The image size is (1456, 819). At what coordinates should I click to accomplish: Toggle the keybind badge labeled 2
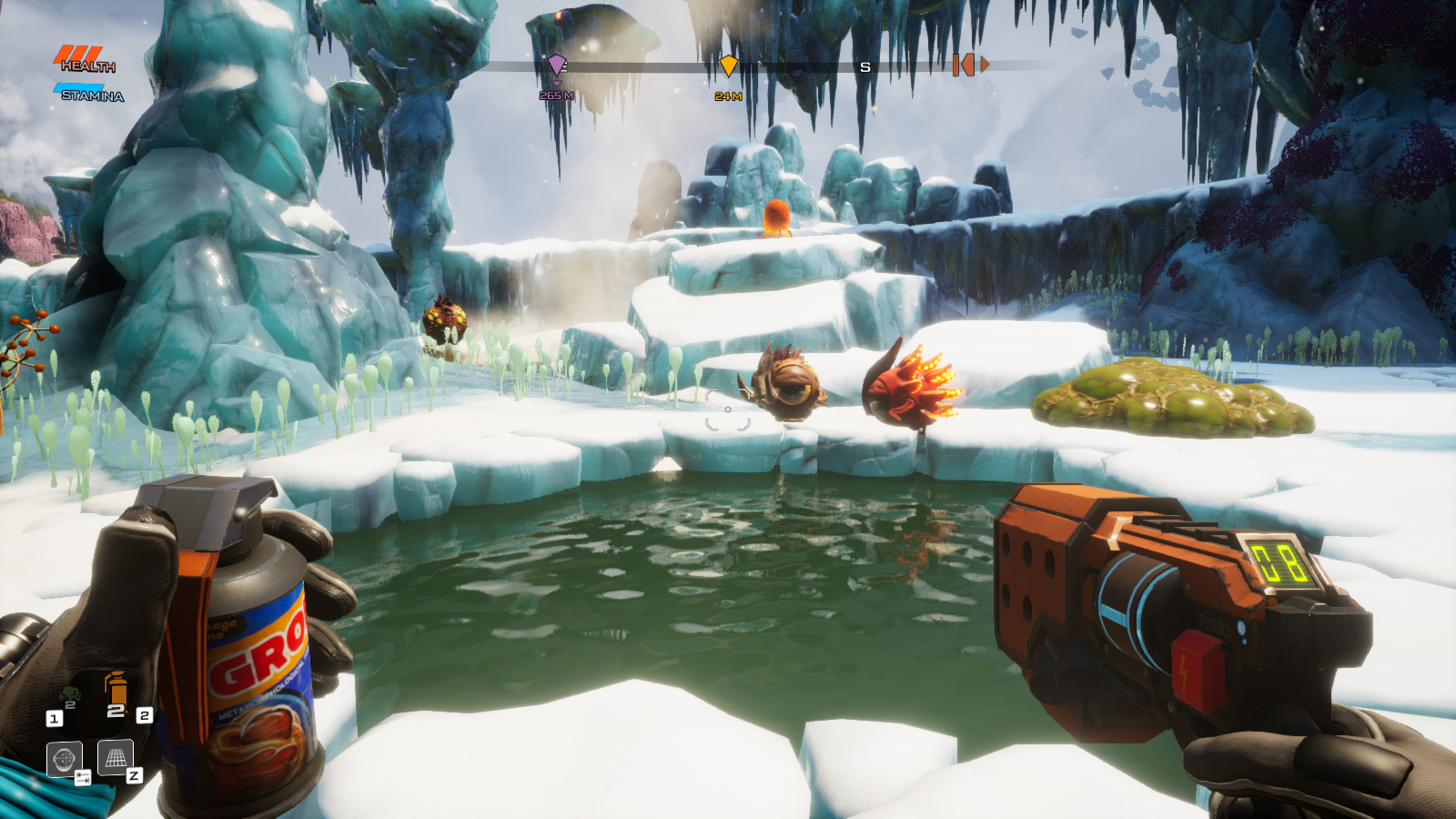144,715
